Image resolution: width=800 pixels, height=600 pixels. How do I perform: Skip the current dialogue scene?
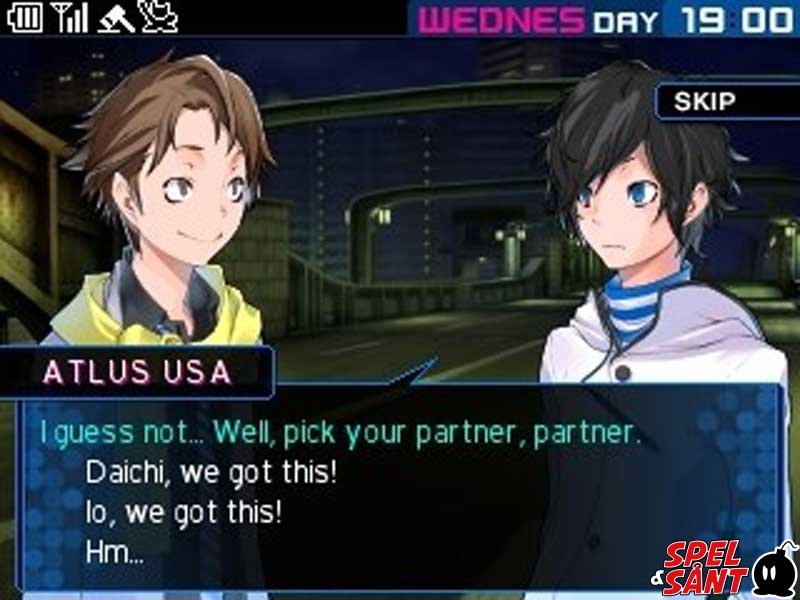click(706, 101)
